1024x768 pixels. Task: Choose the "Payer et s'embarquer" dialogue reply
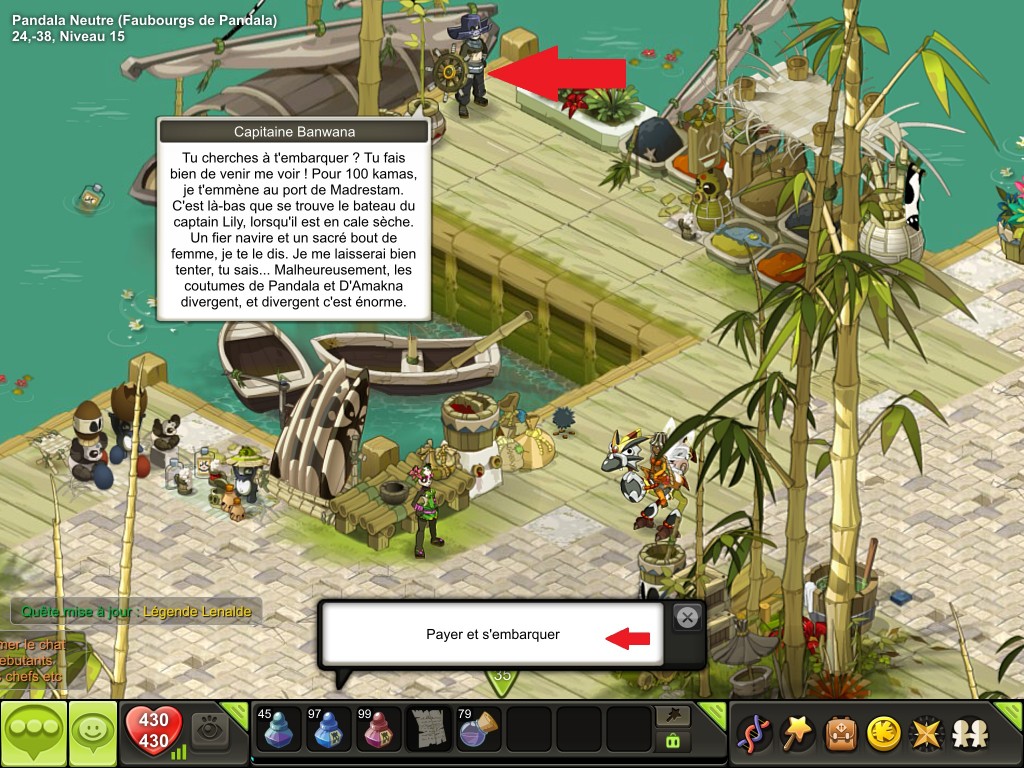pos(492,634)
